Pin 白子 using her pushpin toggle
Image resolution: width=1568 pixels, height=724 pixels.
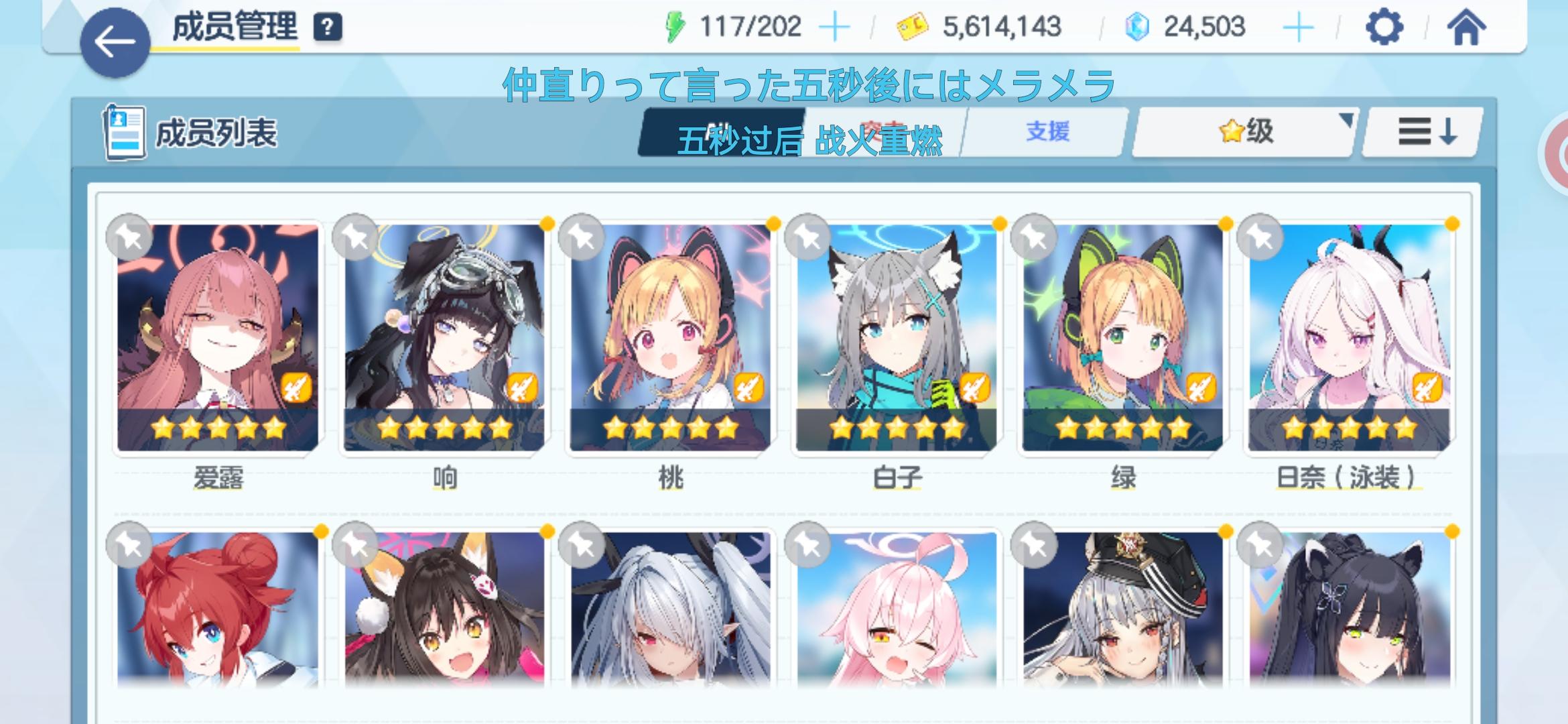coord(808,237)
